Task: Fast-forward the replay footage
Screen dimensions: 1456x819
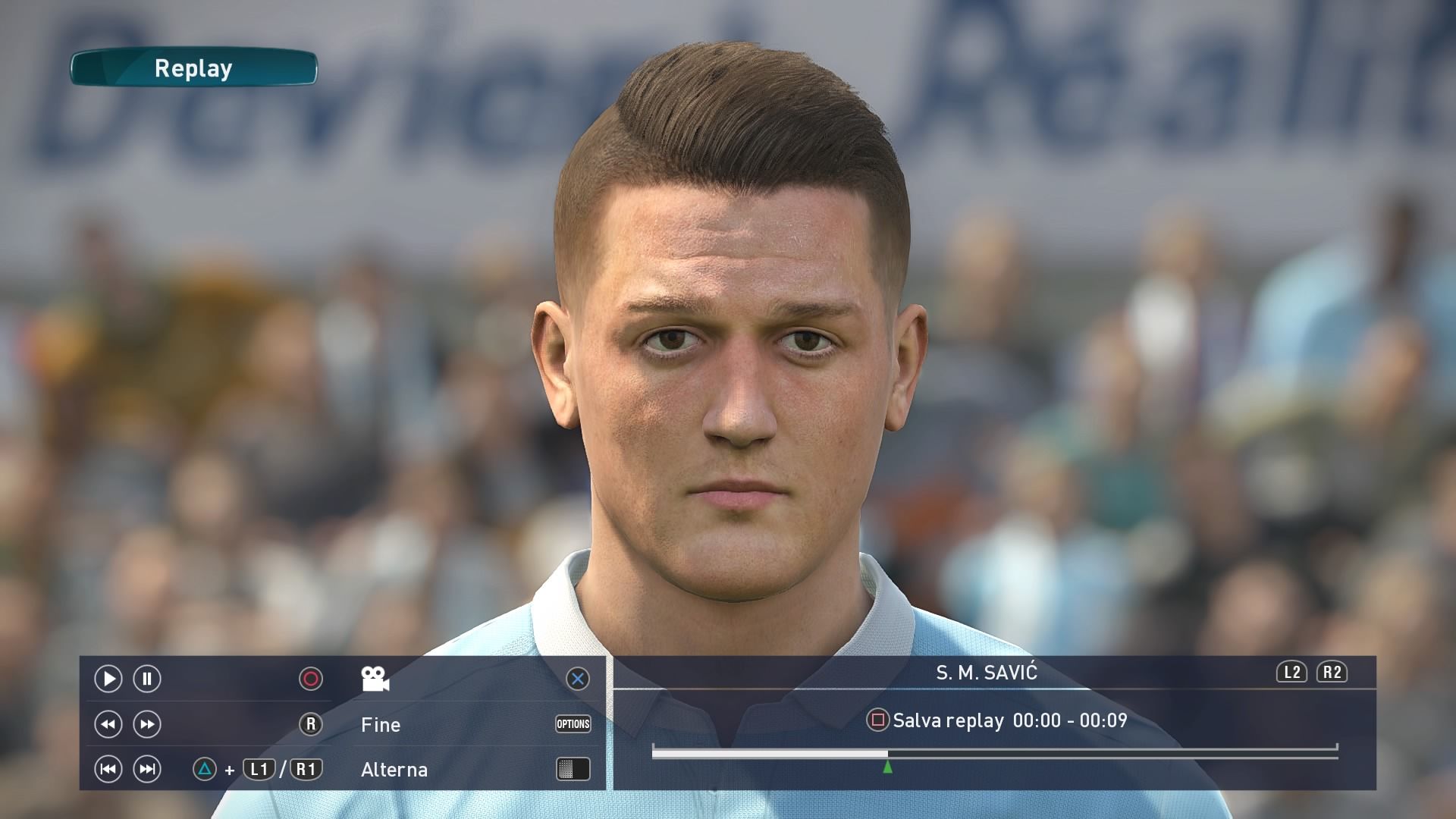Action: pyautogui.click(x=147, y=724)
